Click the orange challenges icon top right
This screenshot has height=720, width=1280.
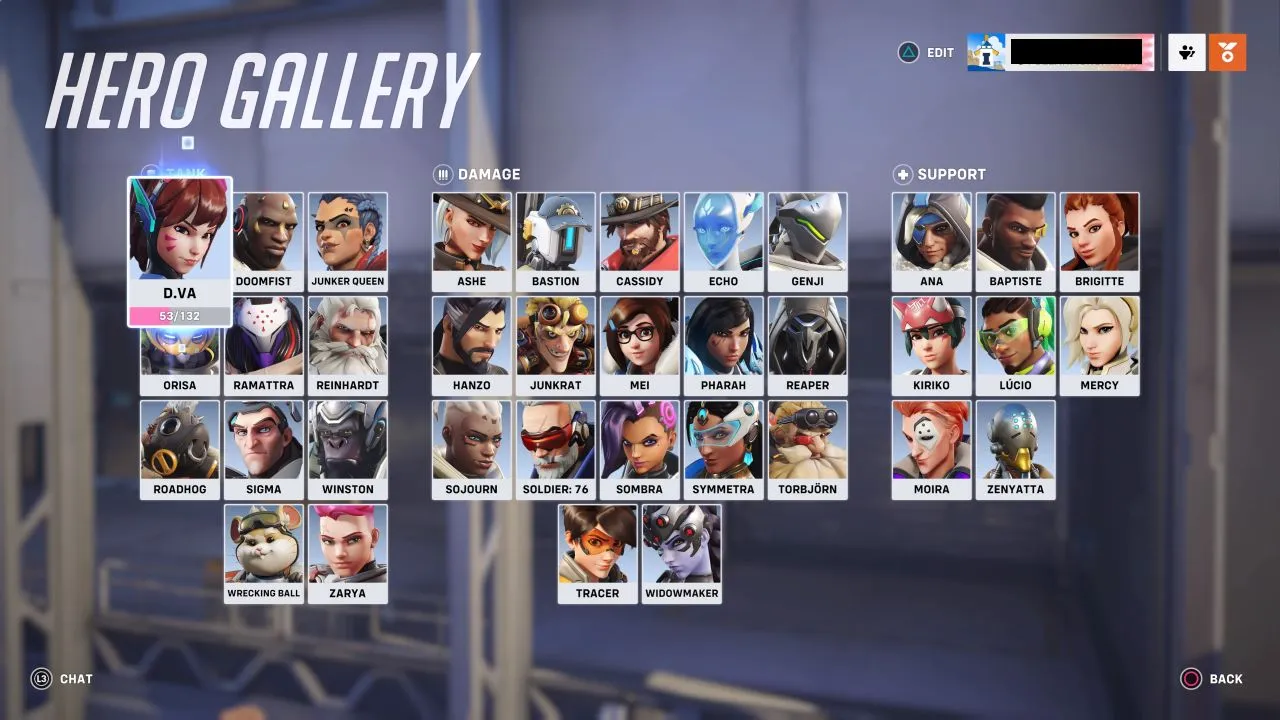click(1228, 52)
